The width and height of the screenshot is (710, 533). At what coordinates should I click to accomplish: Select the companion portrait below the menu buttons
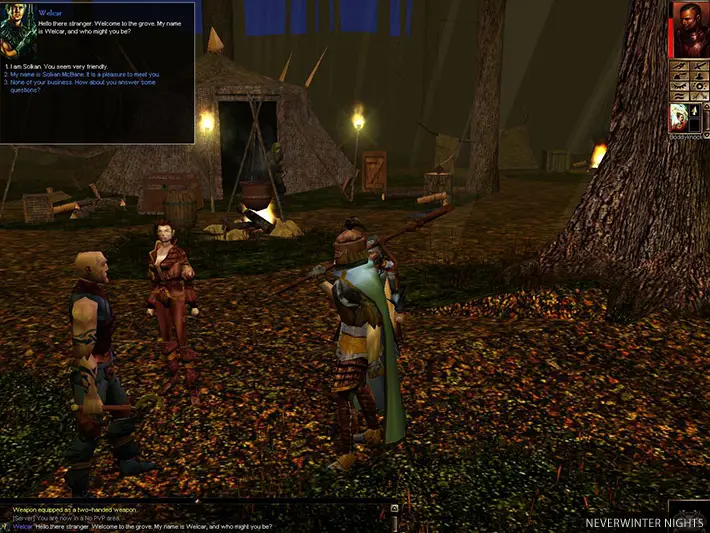681,118
